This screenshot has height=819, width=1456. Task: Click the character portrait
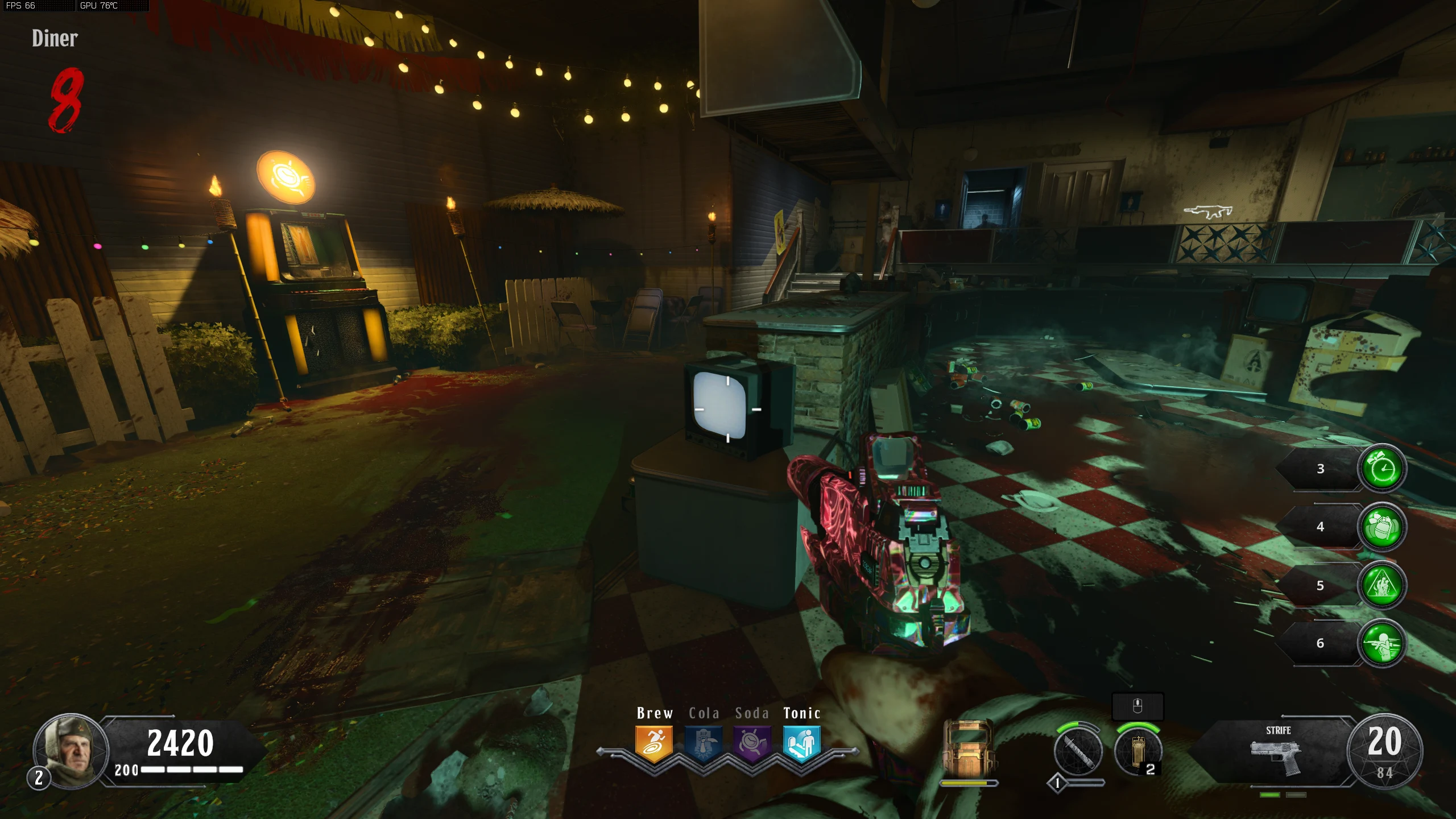[x=71, y=751]
